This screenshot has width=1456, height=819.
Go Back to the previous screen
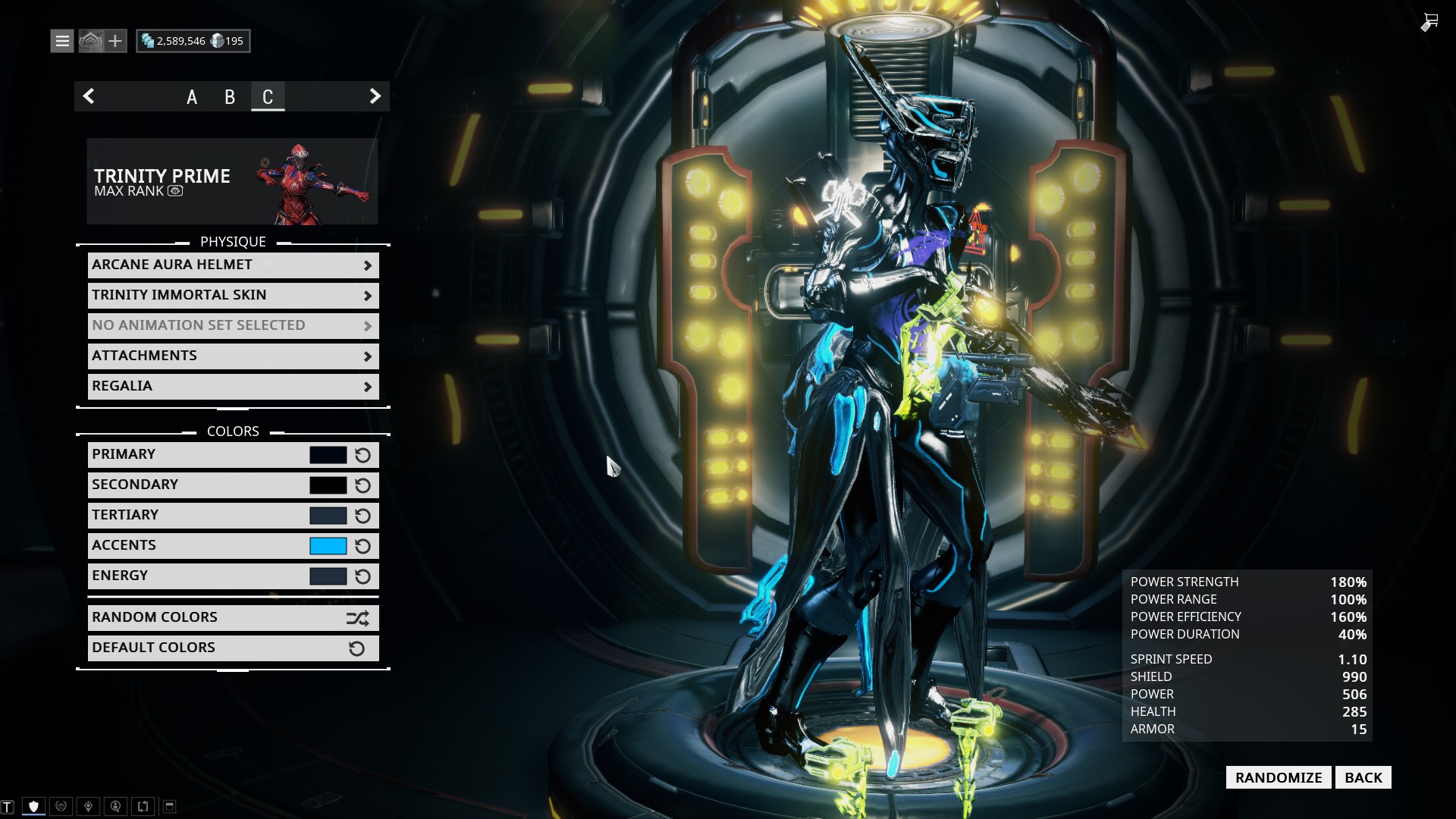[1363, 777]
